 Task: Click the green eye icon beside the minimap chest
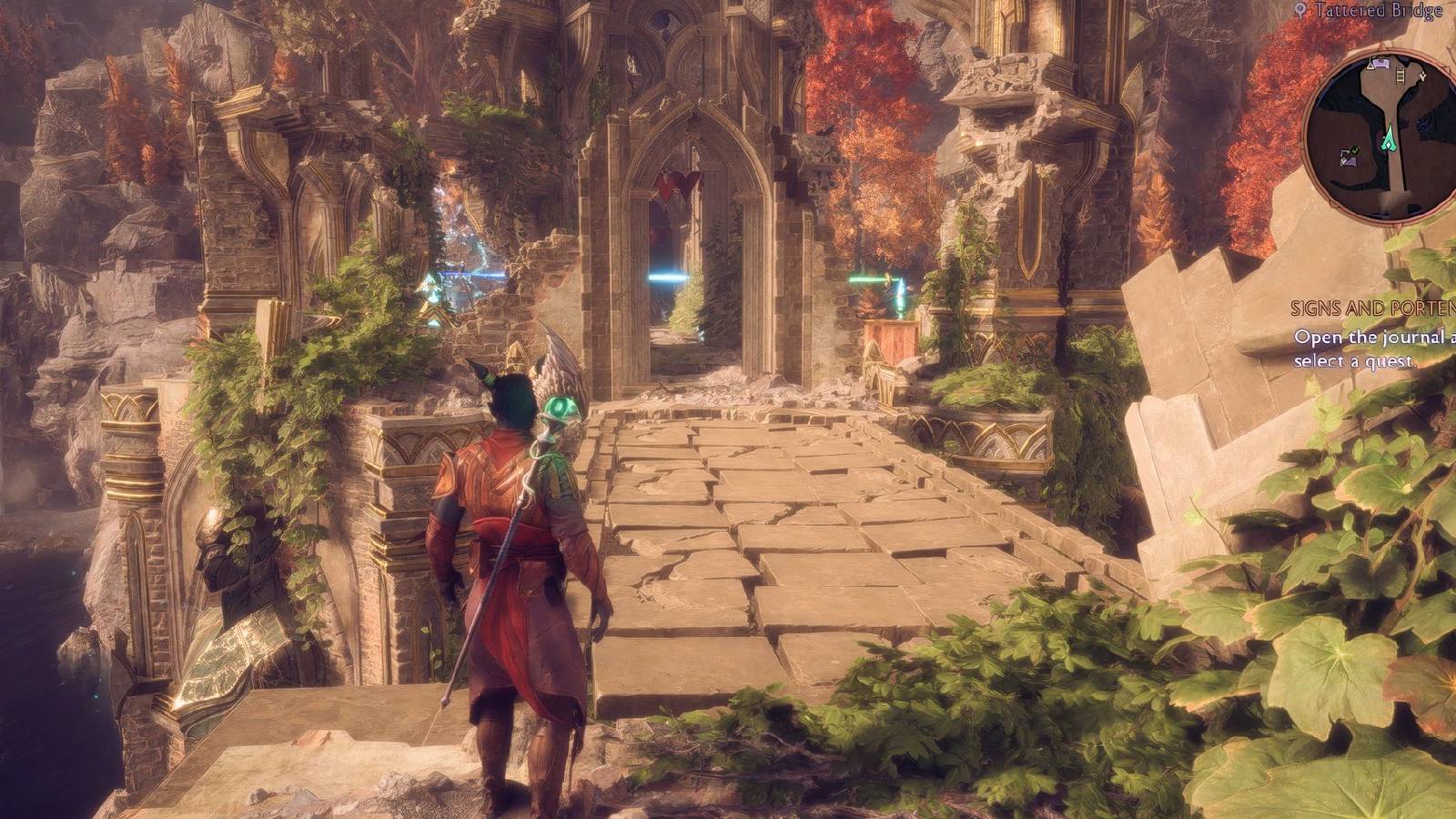pos(1354,149)
